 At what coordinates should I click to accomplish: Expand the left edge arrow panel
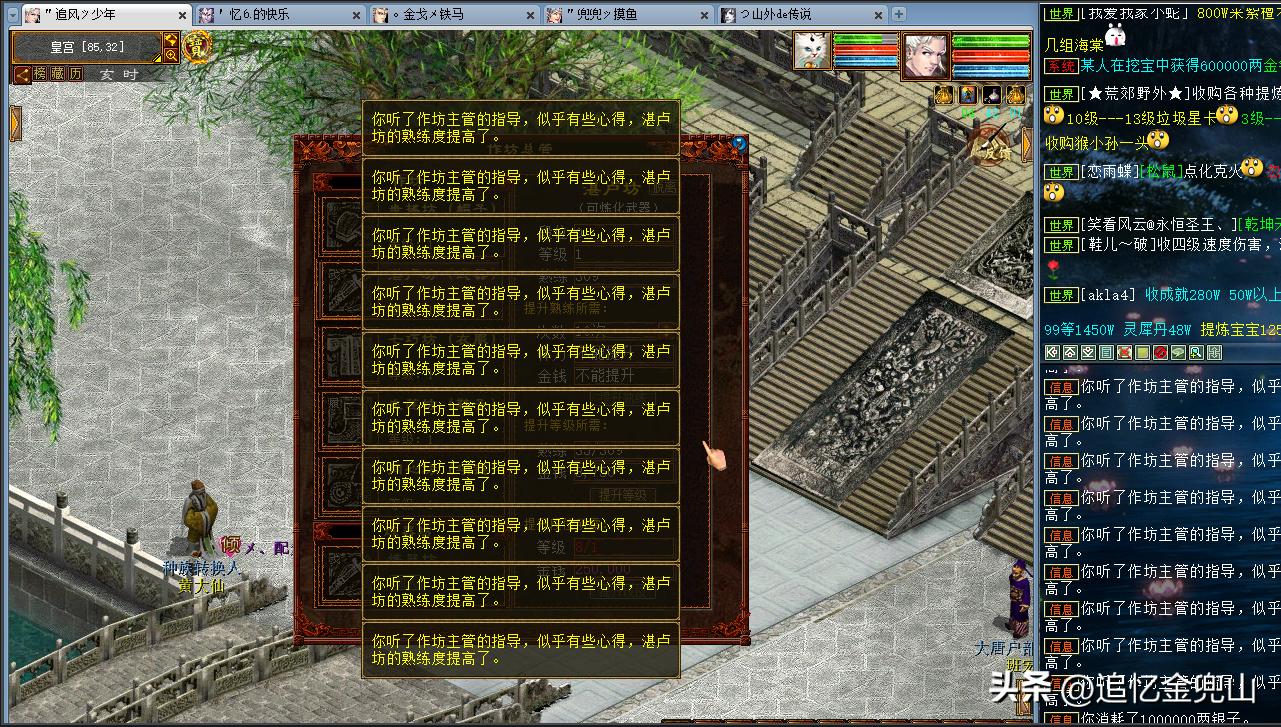[x=15, y=123]
